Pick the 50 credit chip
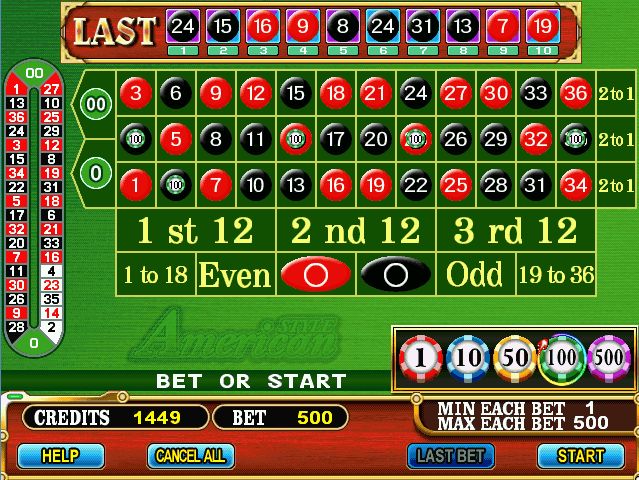The height and width of the screenshot is (480, 639). pyautogui.click(x=514, y=358)
